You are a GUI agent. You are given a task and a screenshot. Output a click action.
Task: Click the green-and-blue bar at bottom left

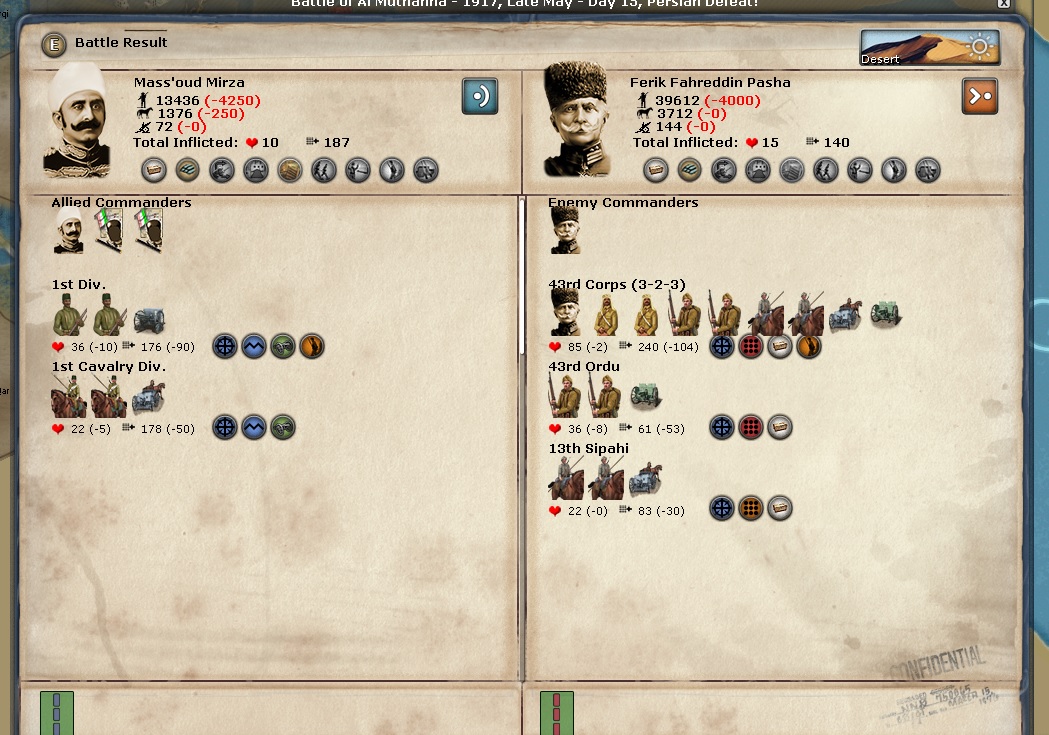[x=57, y=712]
